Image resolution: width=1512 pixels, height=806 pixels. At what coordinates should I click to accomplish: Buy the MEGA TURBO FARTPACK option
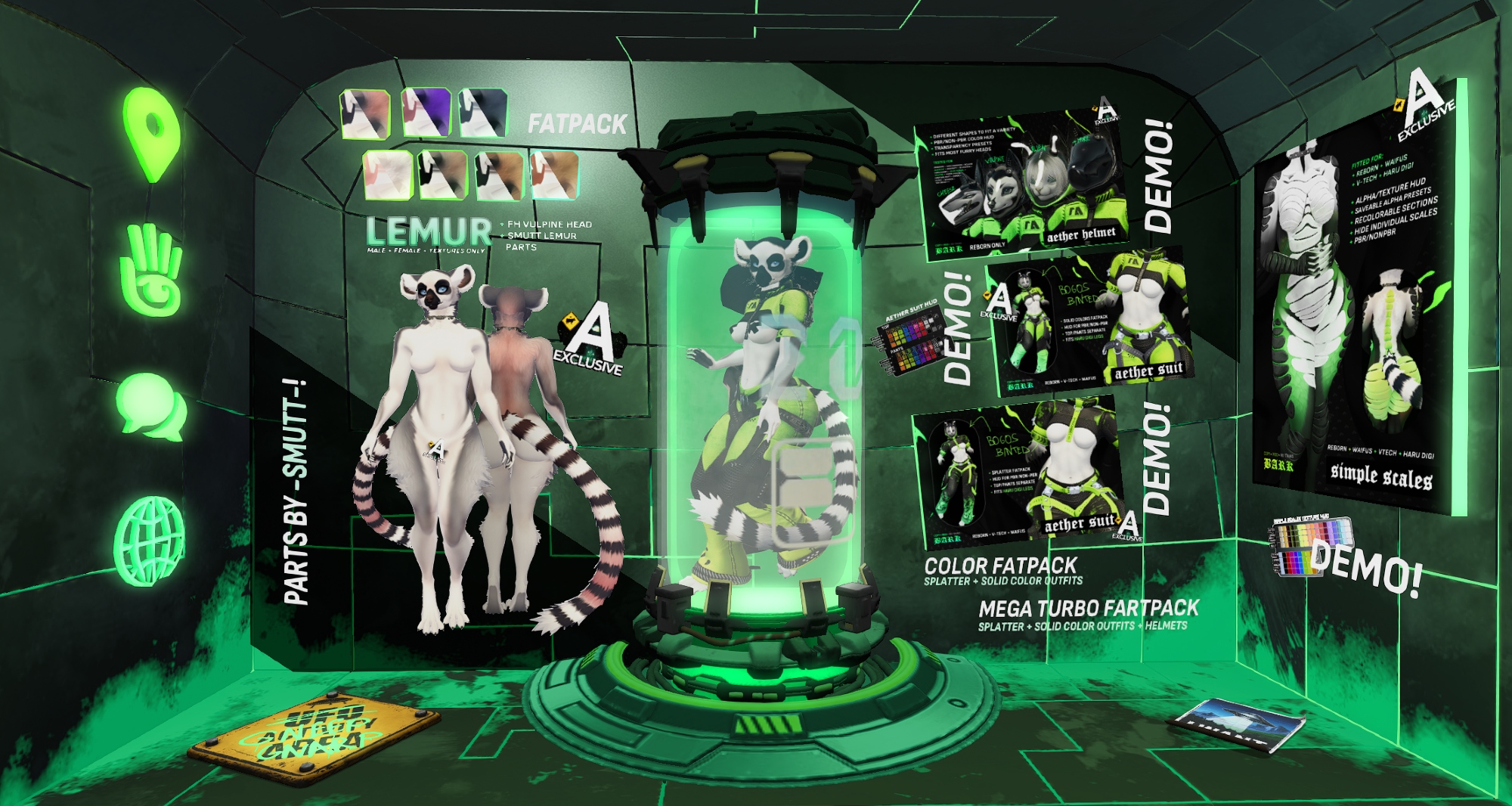1089,614
